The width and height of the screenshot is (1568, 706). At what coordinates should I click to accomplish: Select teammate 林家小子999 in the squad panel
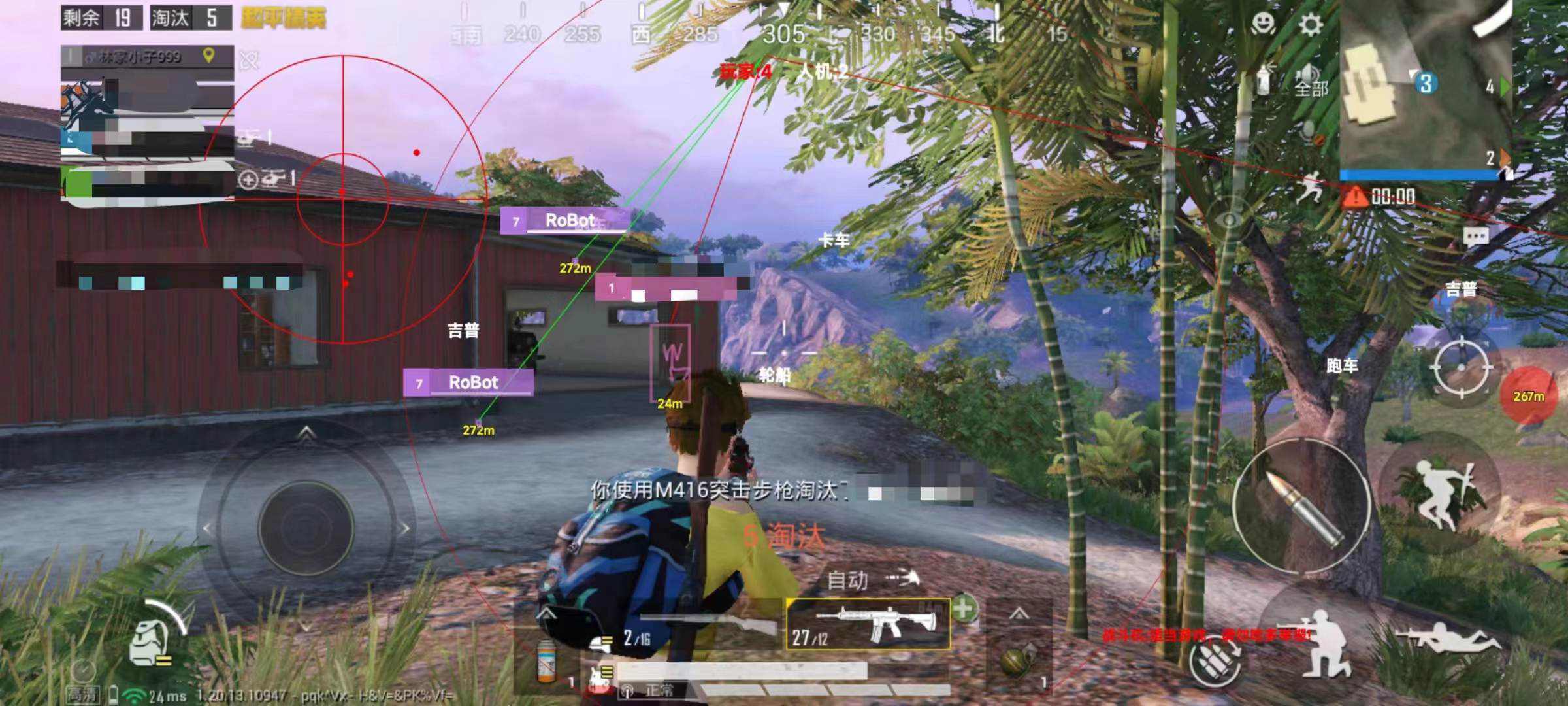140,58
